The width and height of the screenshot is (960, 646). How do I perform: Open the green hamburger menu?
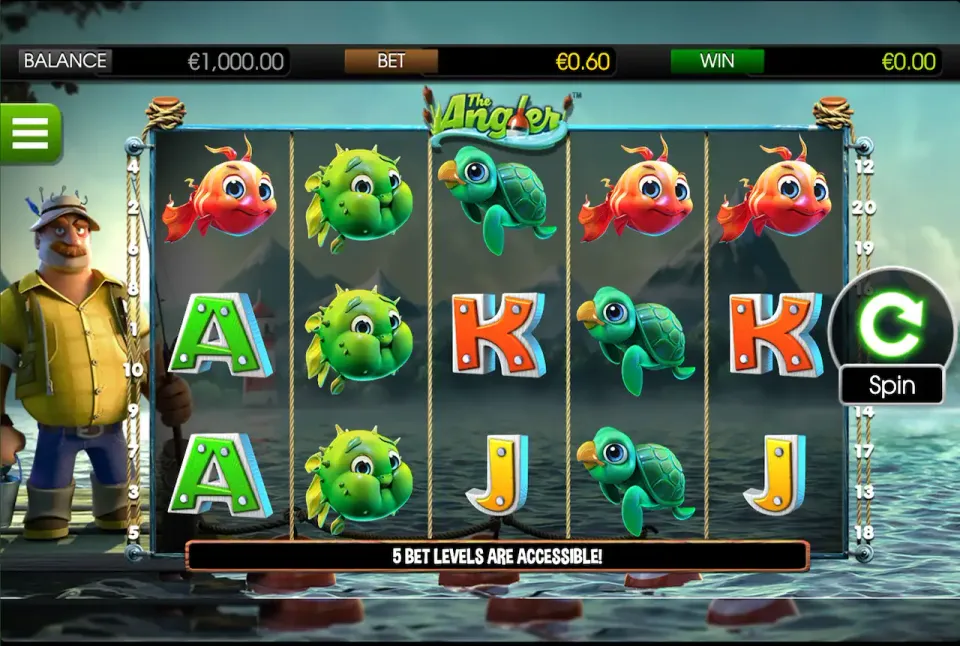point(30,133)
